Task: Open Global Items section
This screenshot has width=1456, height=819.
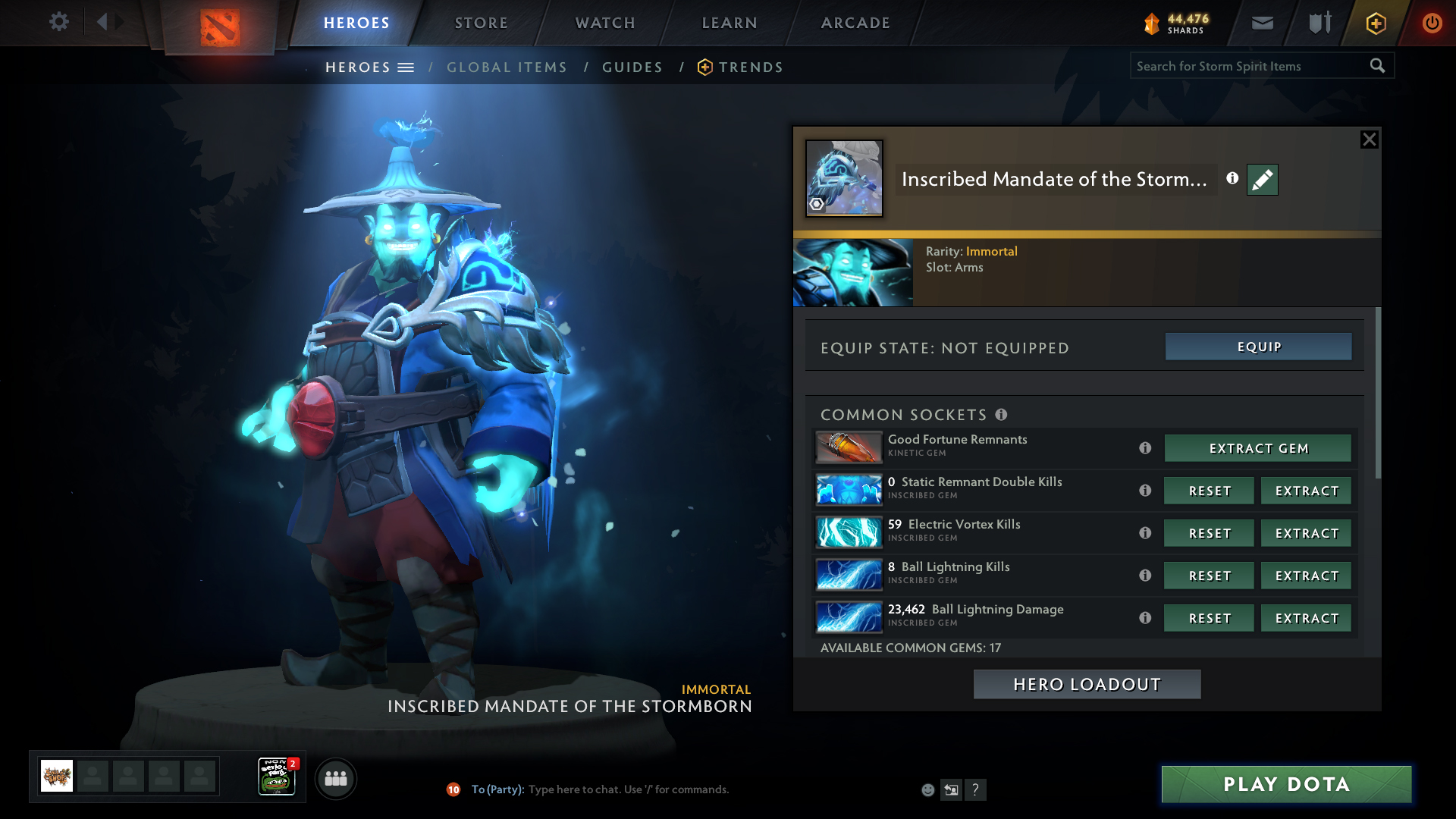Action: pyautogui.click(x=507, y=67)
